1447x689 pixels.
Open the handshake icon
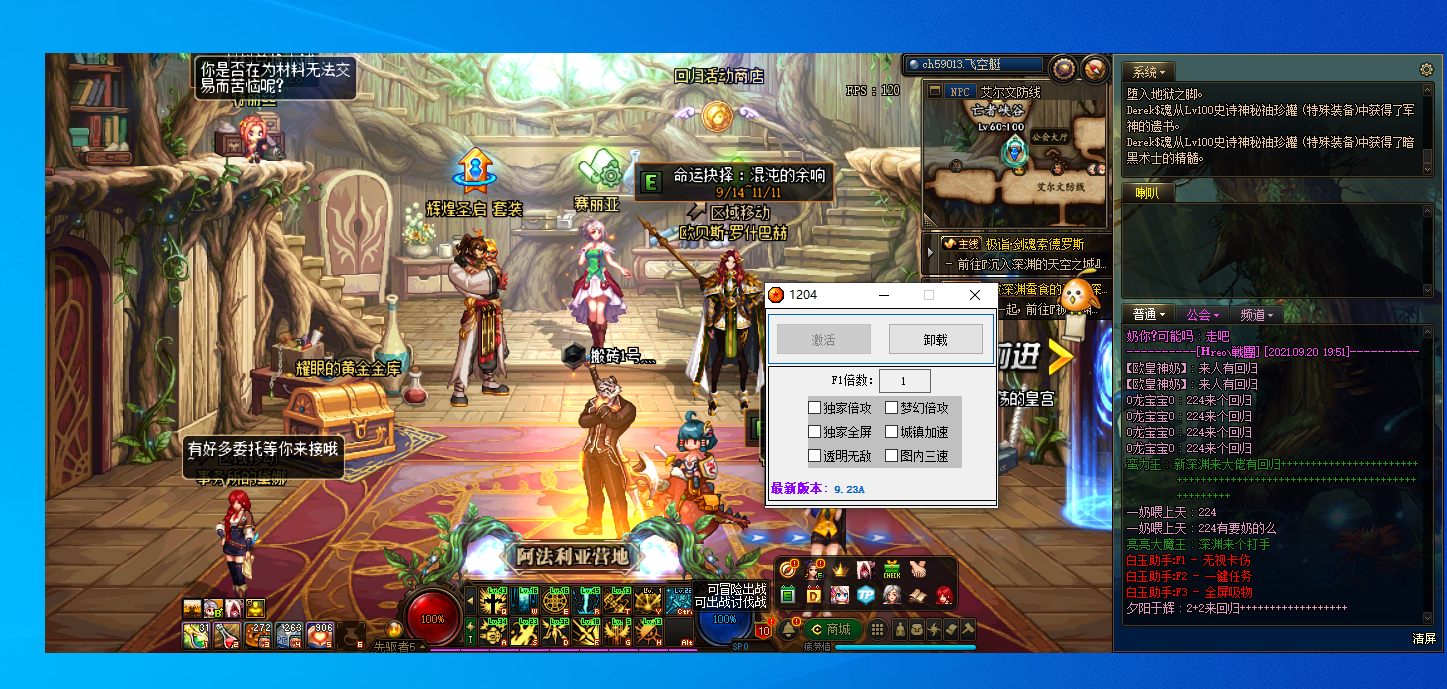tap(918, 570)
